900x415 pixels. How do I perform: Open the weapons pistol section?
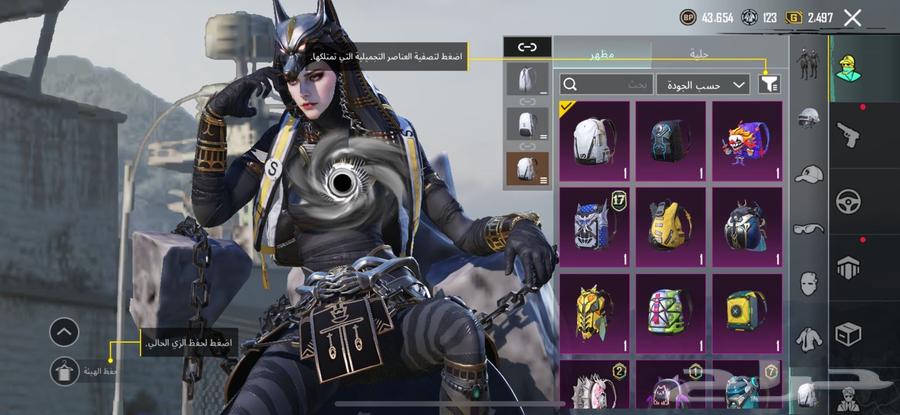[848, 133]
